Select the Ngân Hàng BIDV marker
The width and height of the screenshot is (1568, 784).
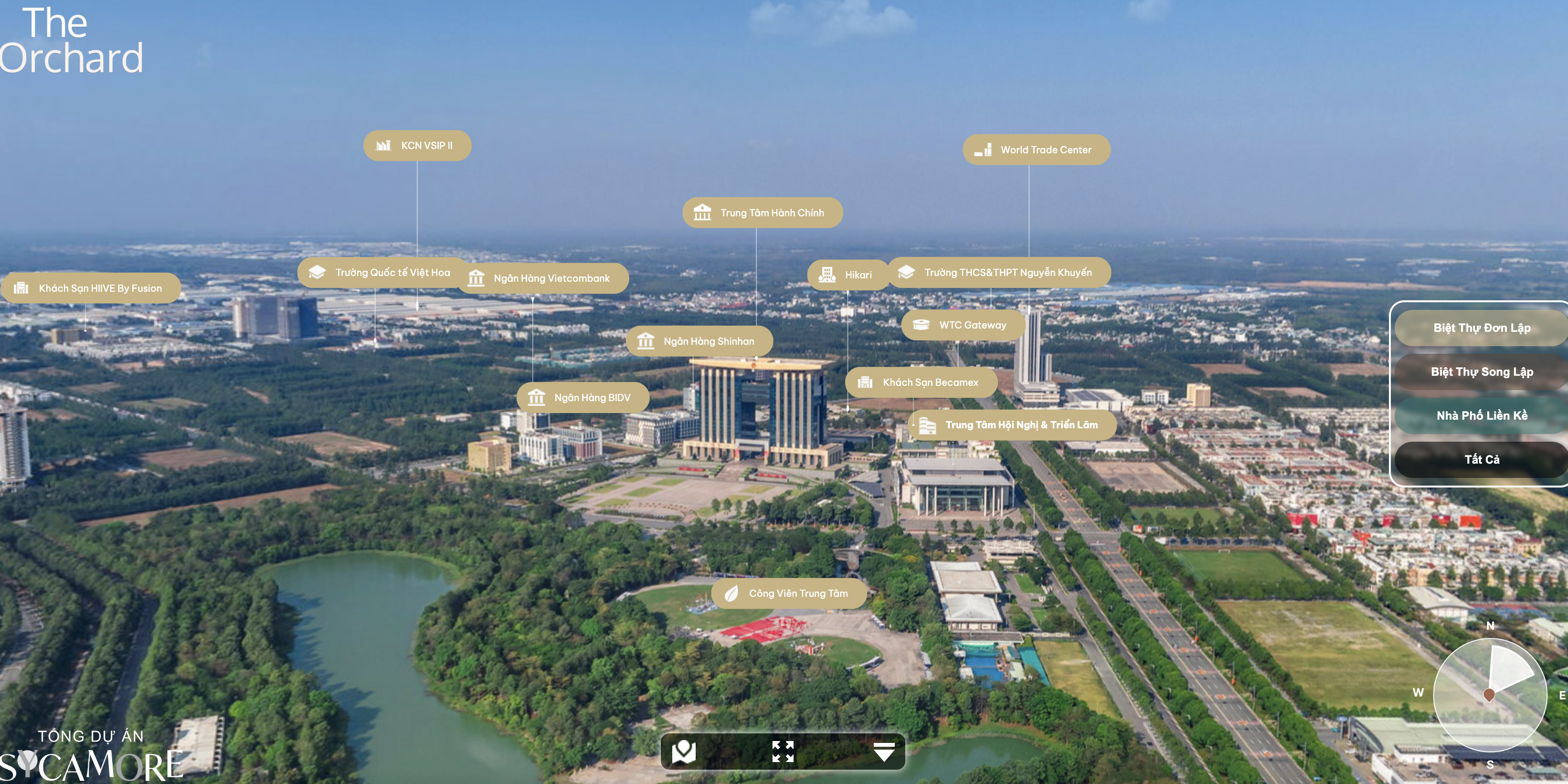[x=583, y=397]
